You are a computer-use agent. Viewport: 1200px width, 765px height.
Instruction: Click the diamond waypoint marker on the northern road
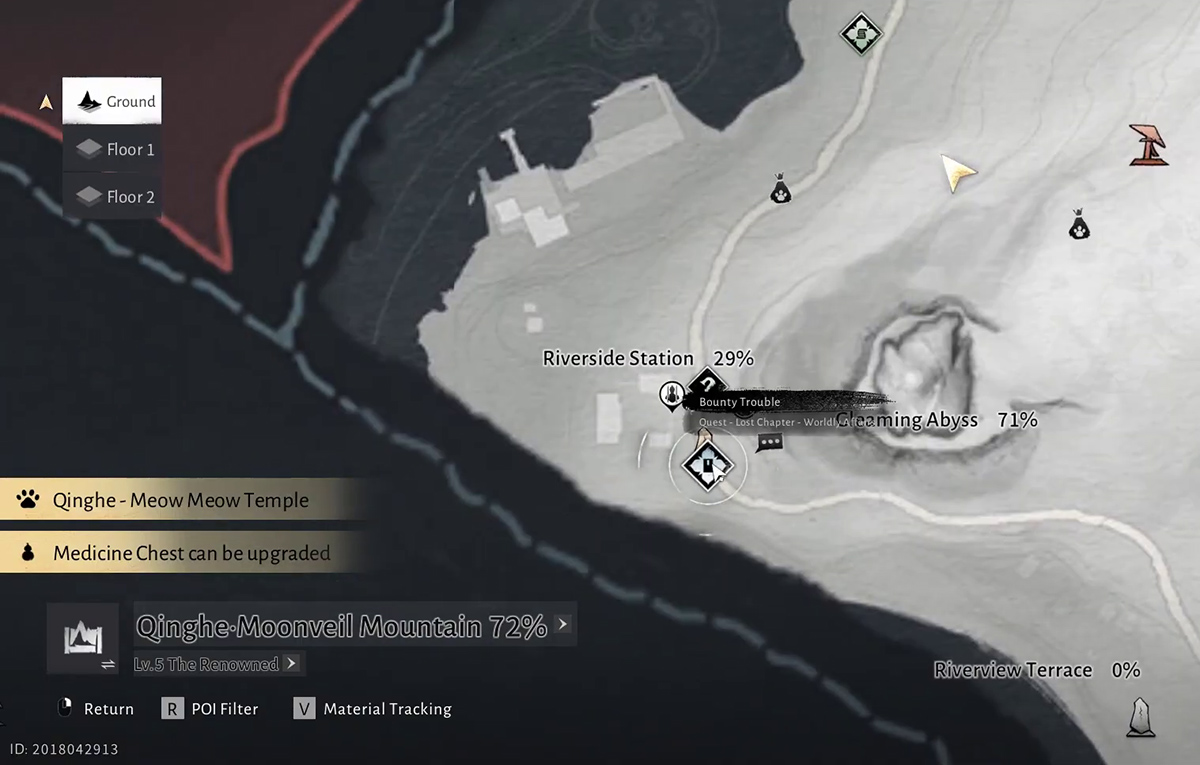click(859, 35)
